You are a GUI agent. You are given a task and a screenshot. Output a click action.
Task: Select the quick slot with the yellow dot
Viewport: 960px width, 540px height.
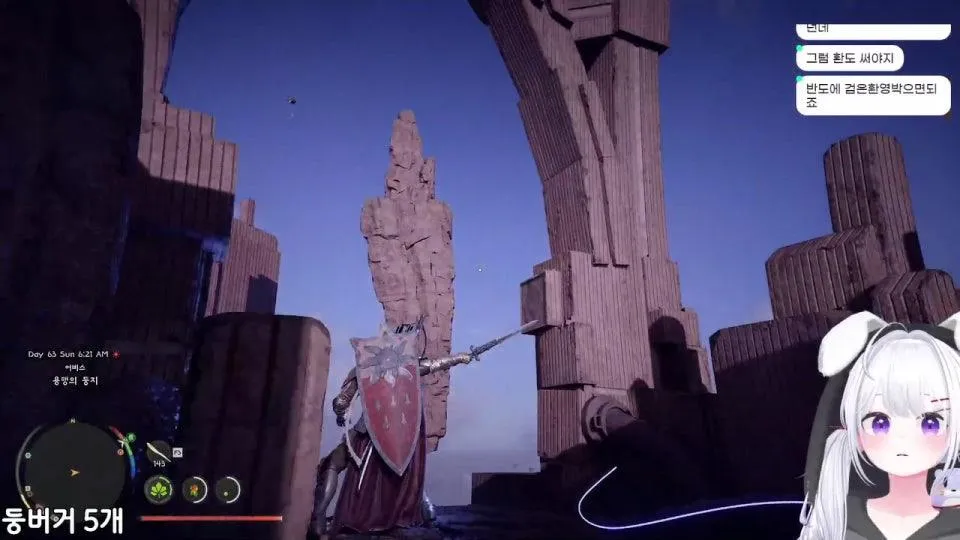tap(229, 489)
